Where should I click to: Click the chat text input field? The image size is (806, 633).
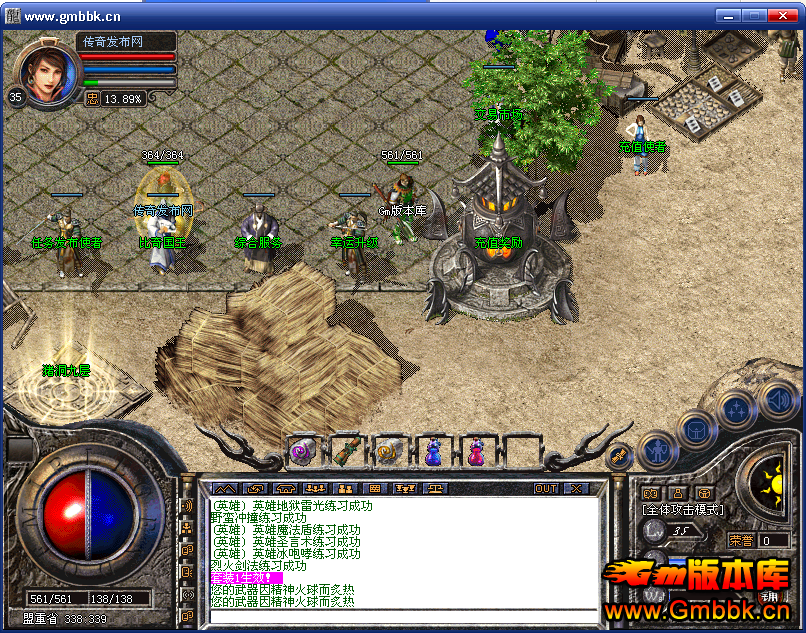pyautogui.click(x=400, y=615)
